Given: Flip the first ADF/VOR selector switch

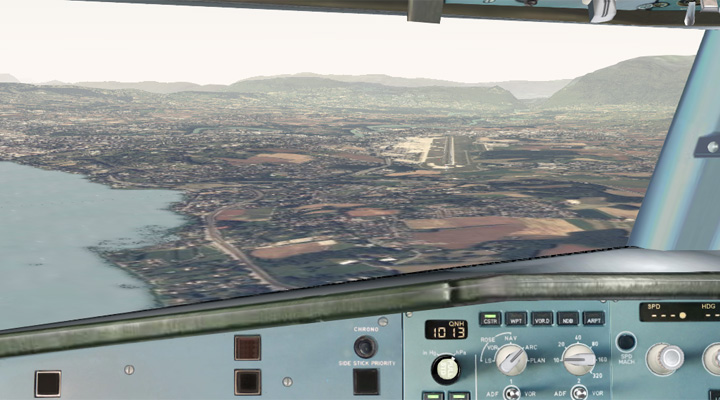Looking at the screenshot, I should click(512, 393).
